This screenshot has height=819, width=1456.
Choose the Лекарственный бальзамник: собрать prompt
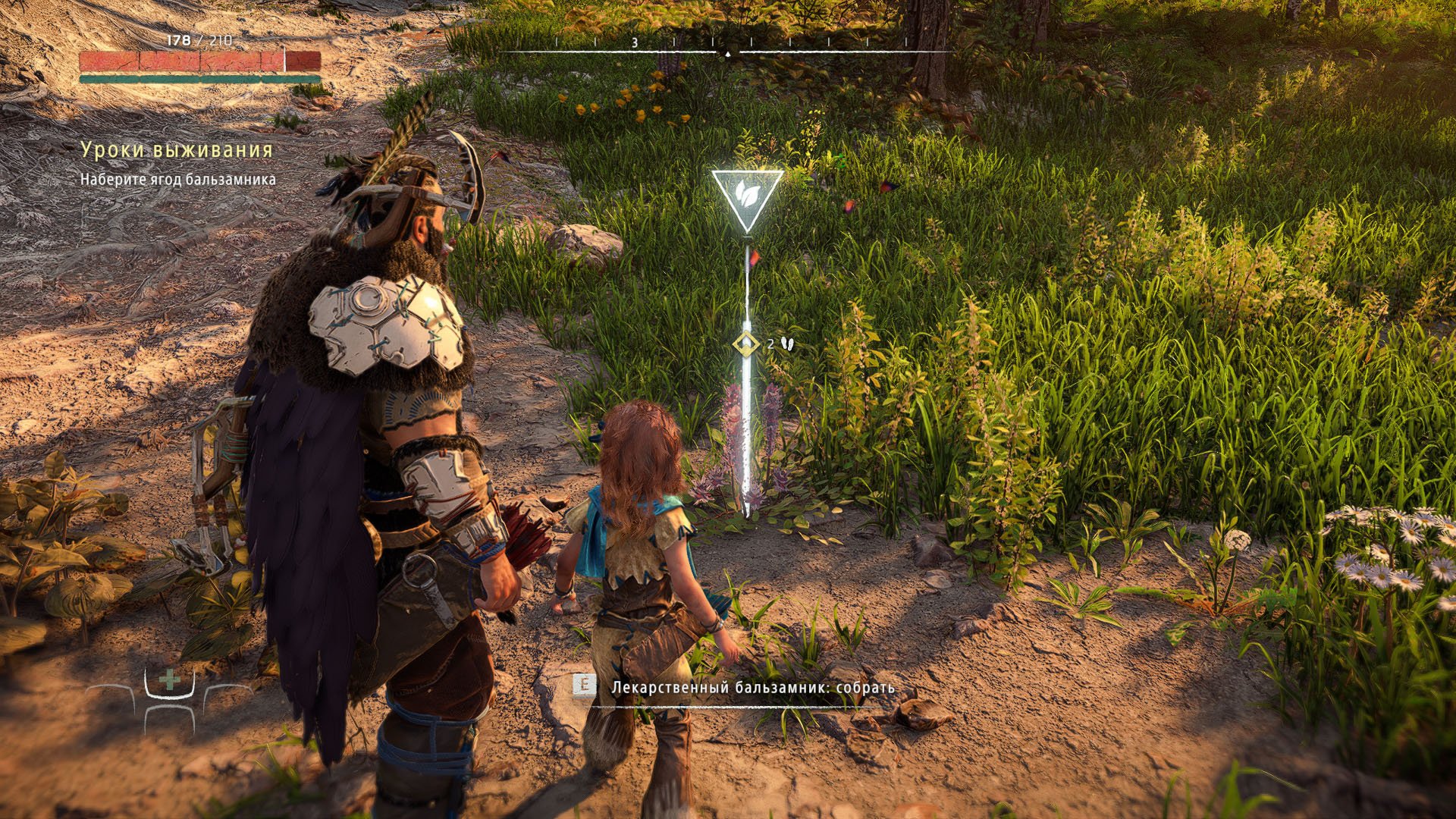(752, 689)
